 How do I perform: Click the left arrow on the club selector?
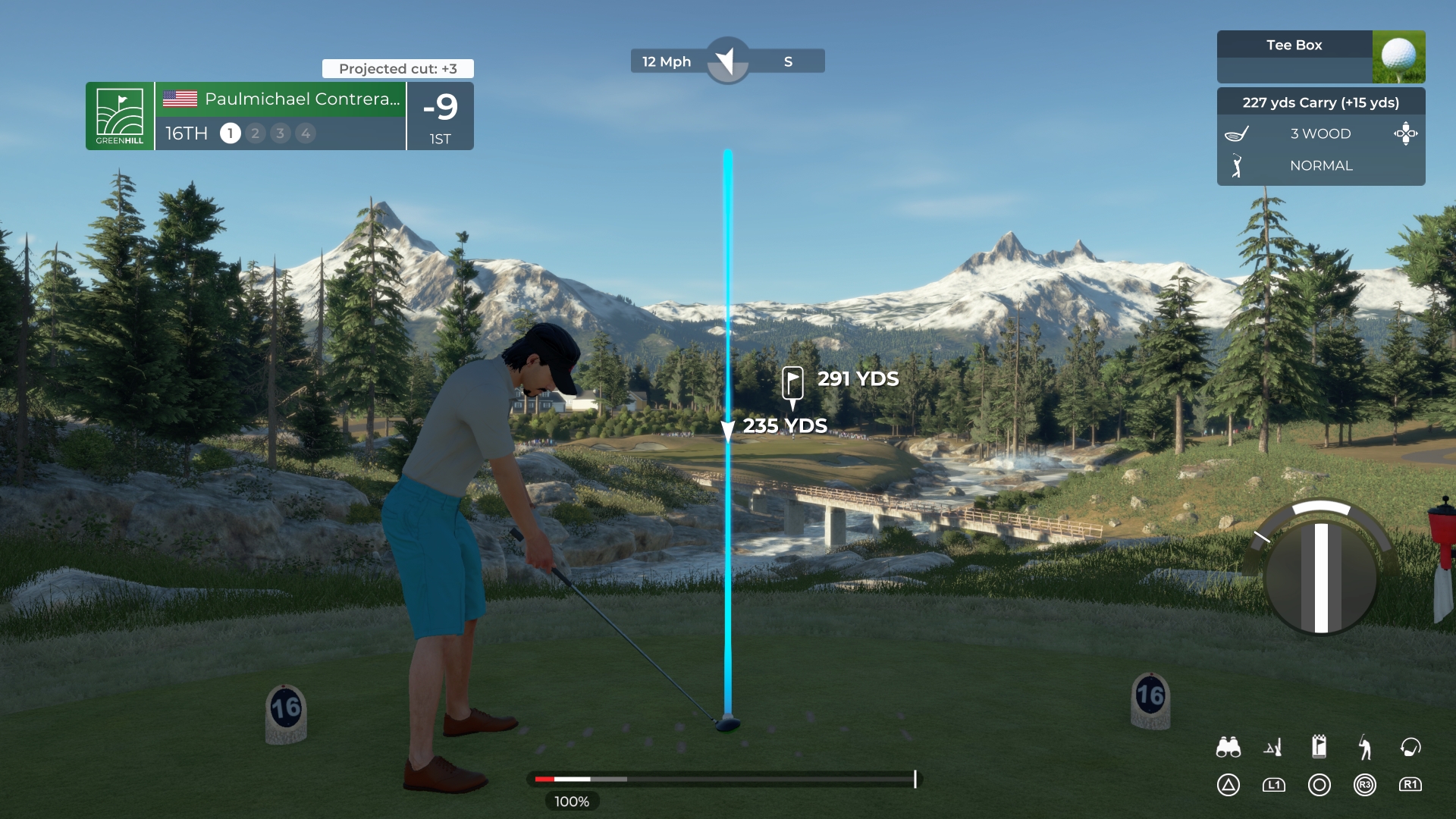click(1398, 133)
